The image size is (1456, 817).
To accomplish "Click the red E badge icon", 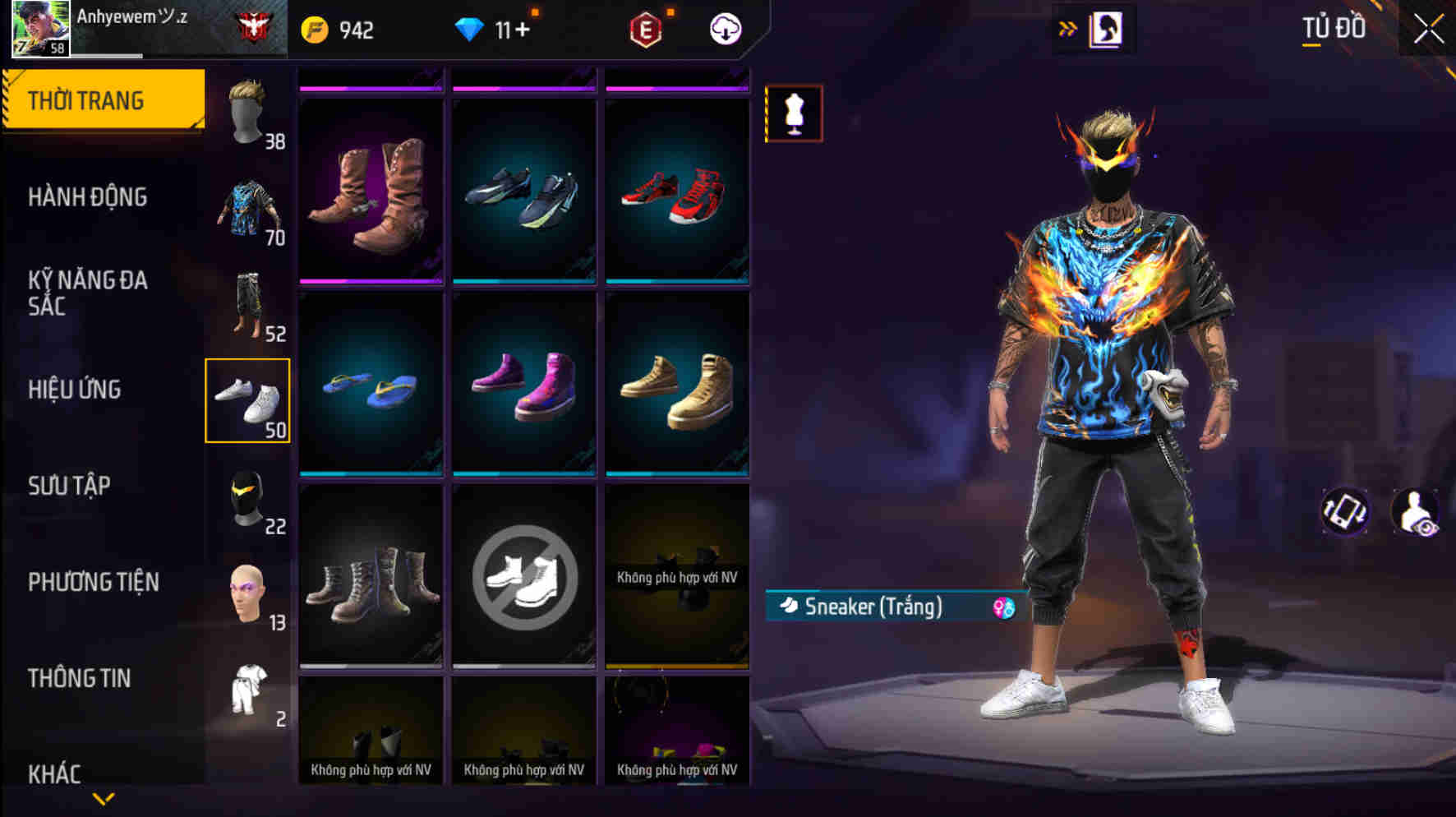I will [x=646, y=30].
